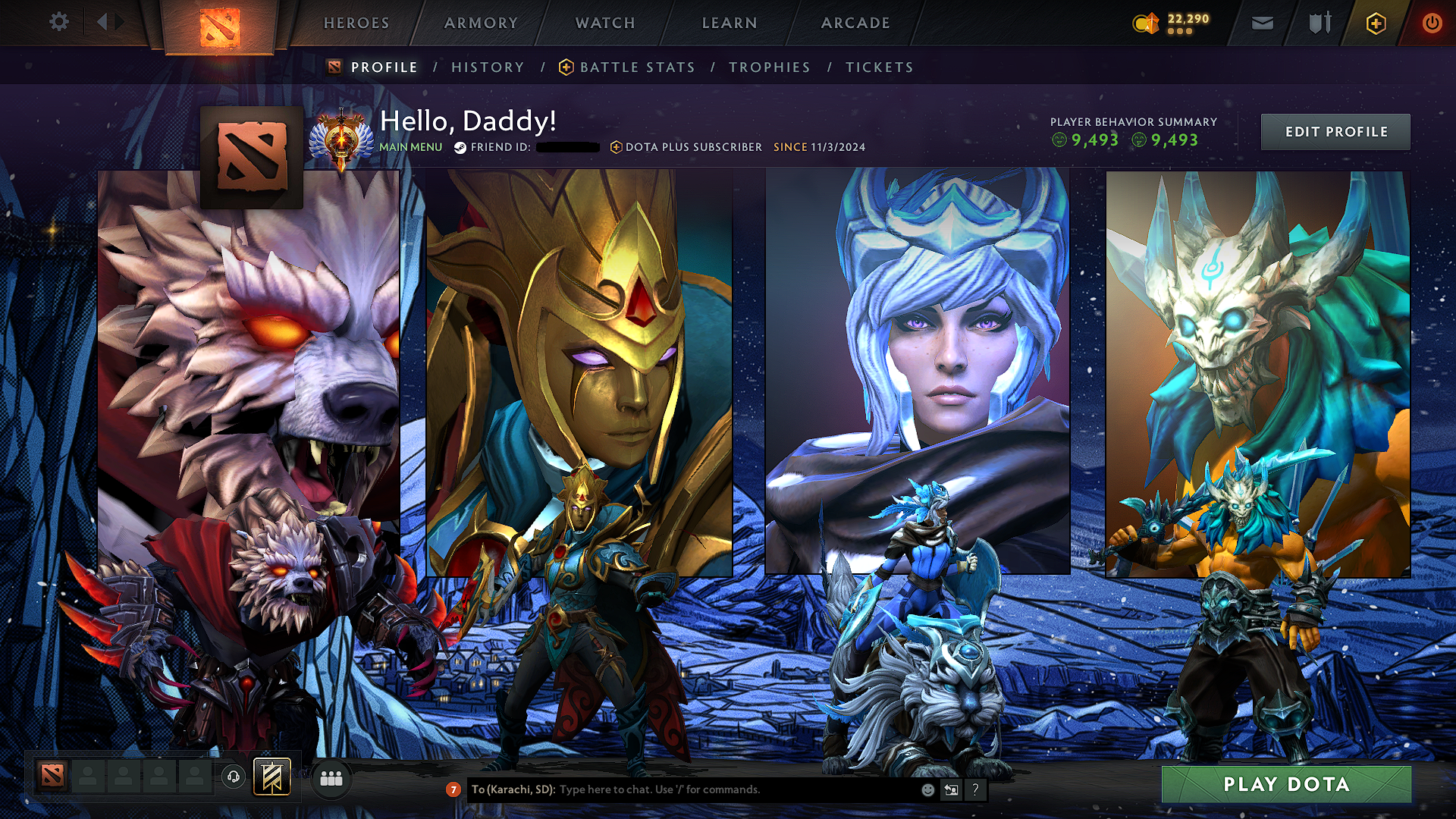Click the orange power button
Image resolution: width=1456 pixels, height=819 pixels.
pos(1432,23)
